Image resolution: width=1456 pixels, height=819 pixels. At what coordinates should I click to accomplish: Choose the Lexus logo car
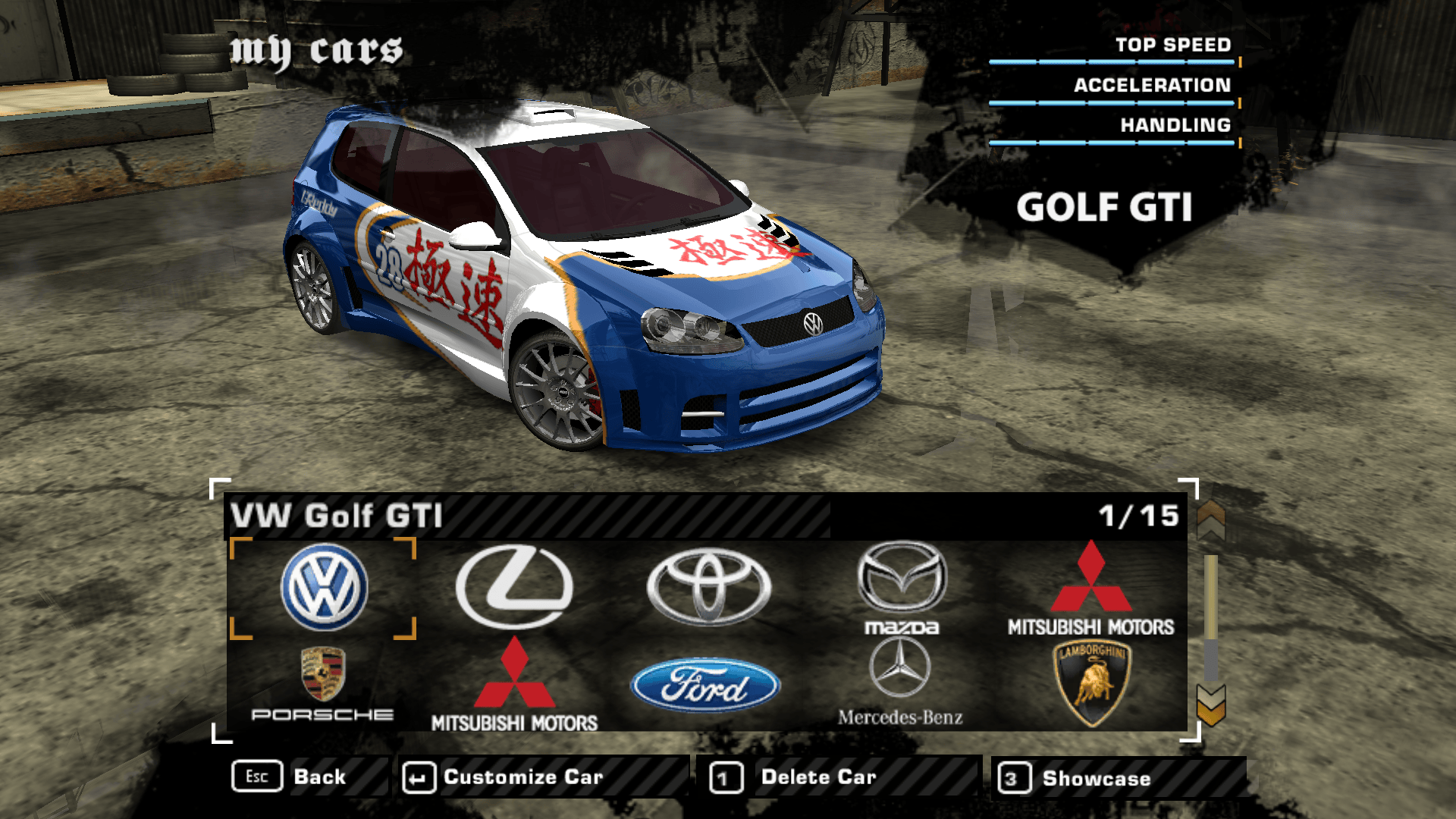(x=514, y=586)
